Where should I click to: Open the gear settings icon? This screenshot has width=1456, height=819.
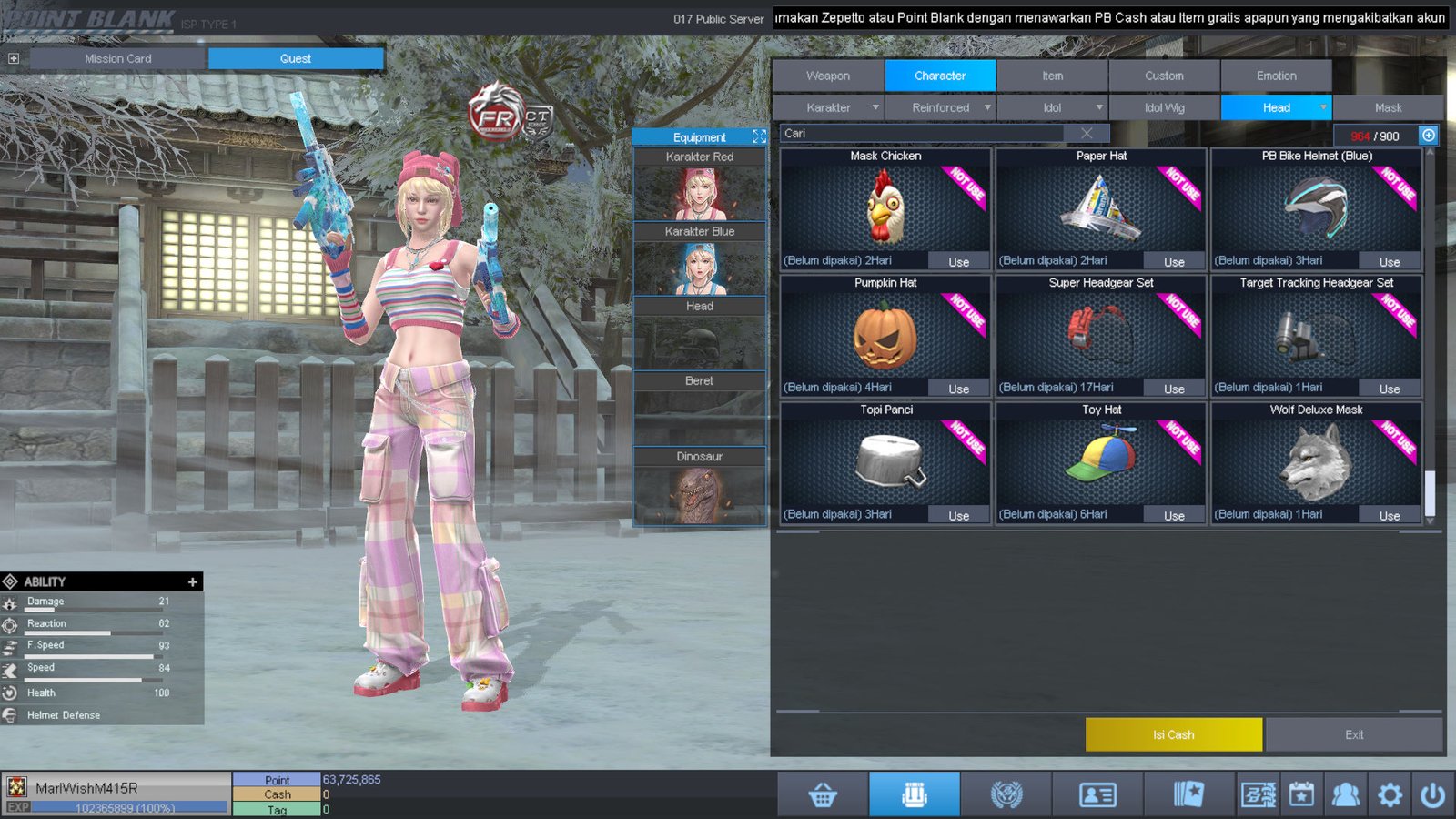(x=1390, y=795)
